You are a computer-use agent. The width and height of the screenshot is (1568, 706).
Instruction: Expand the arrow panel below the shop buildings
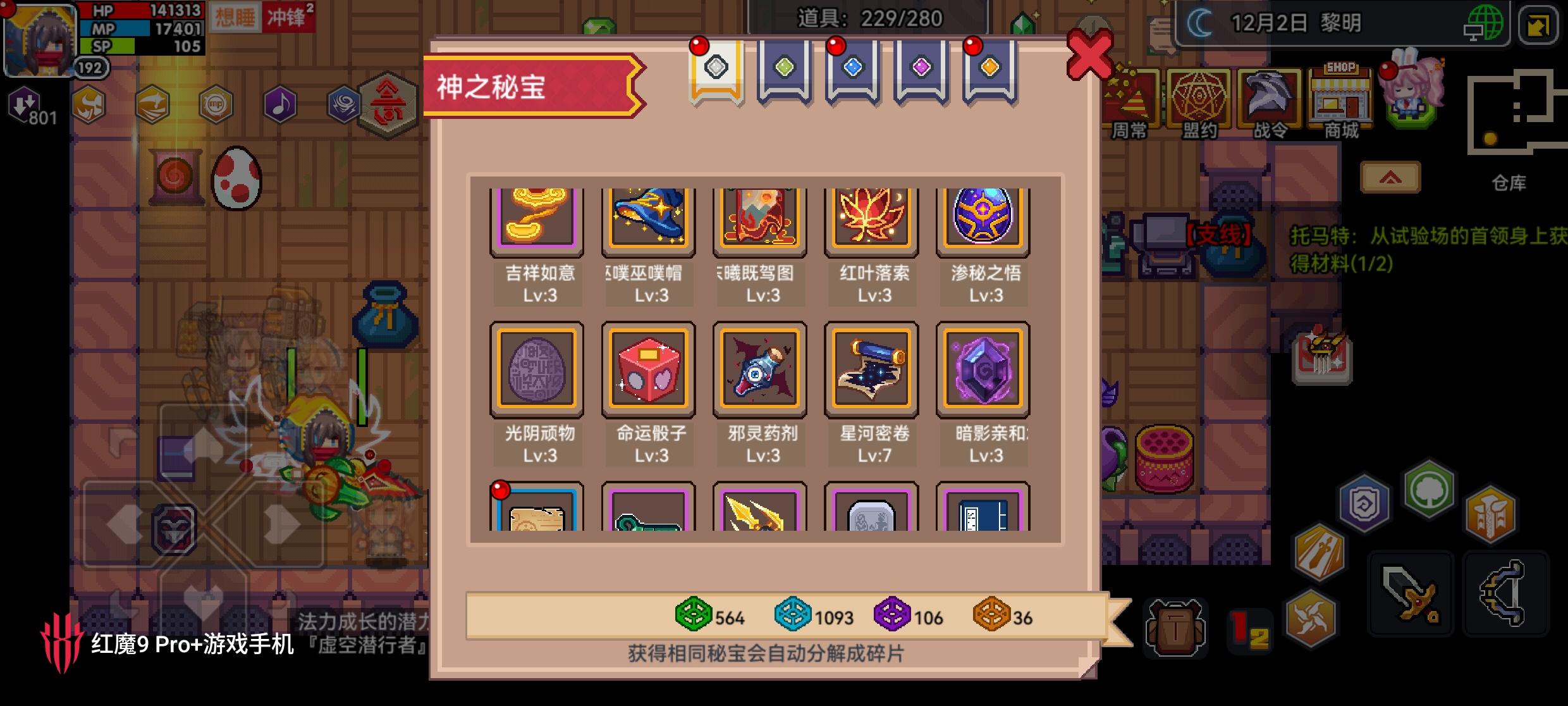1391,177
